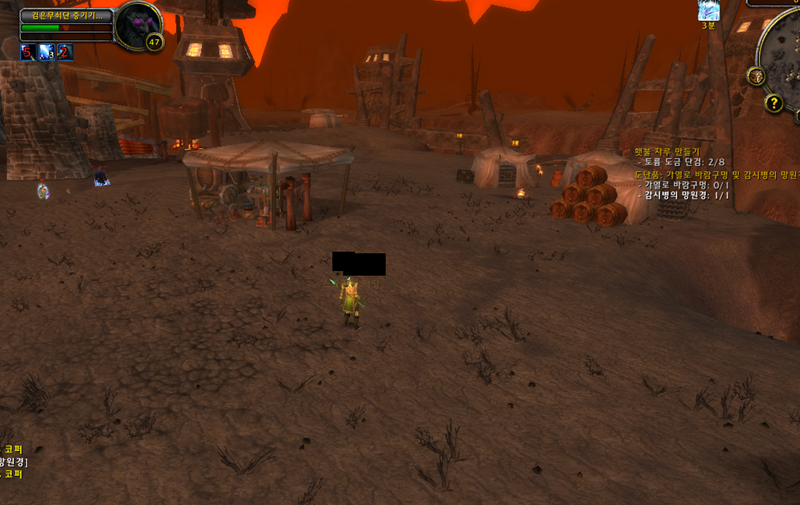Screen dimensions: 800x505
Task: Click the minimap tracking button
Action: (x=755, y=76)
